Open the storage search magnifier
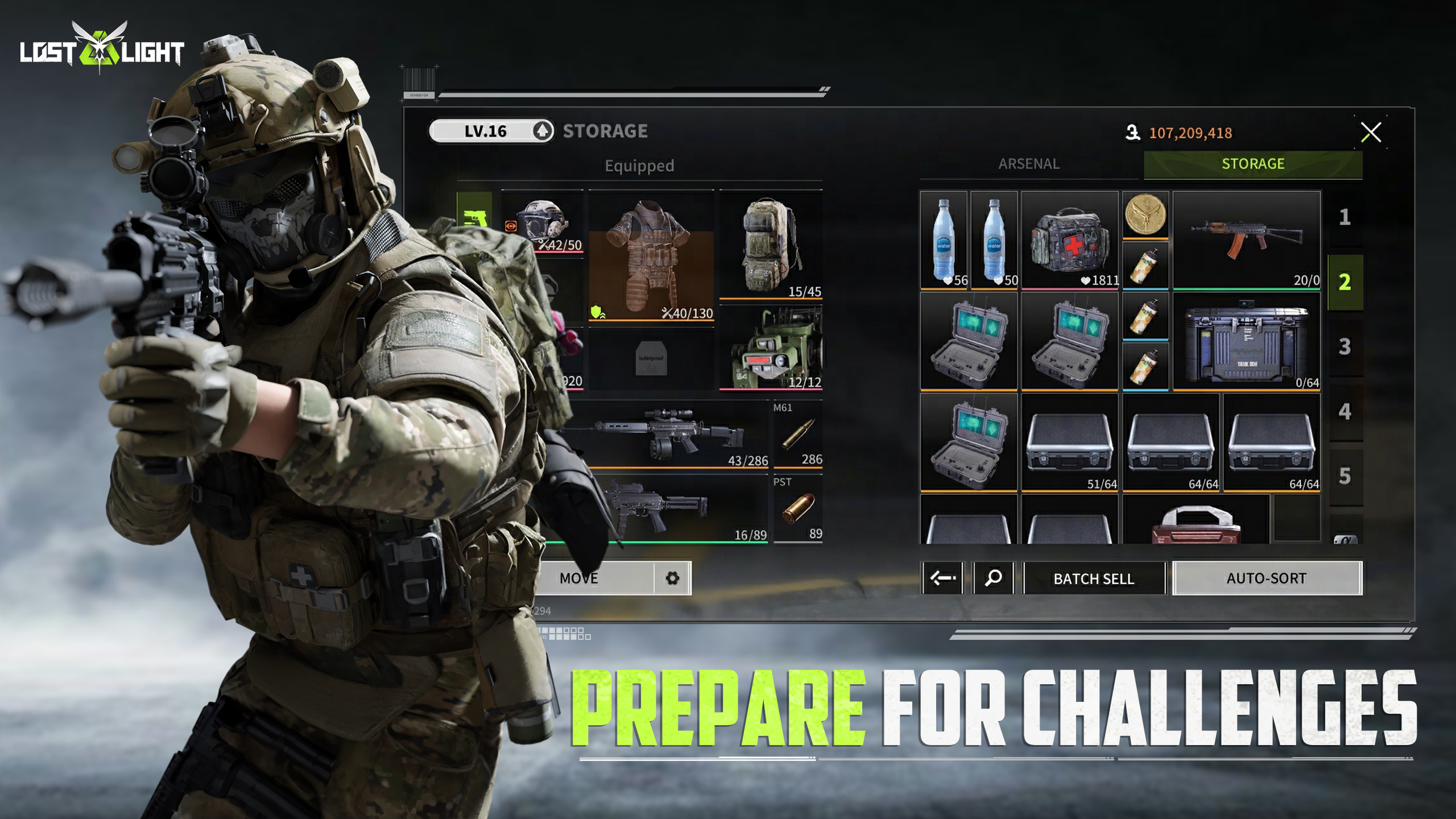Screen dimensions: 1456x819 [x=993, y=578]
